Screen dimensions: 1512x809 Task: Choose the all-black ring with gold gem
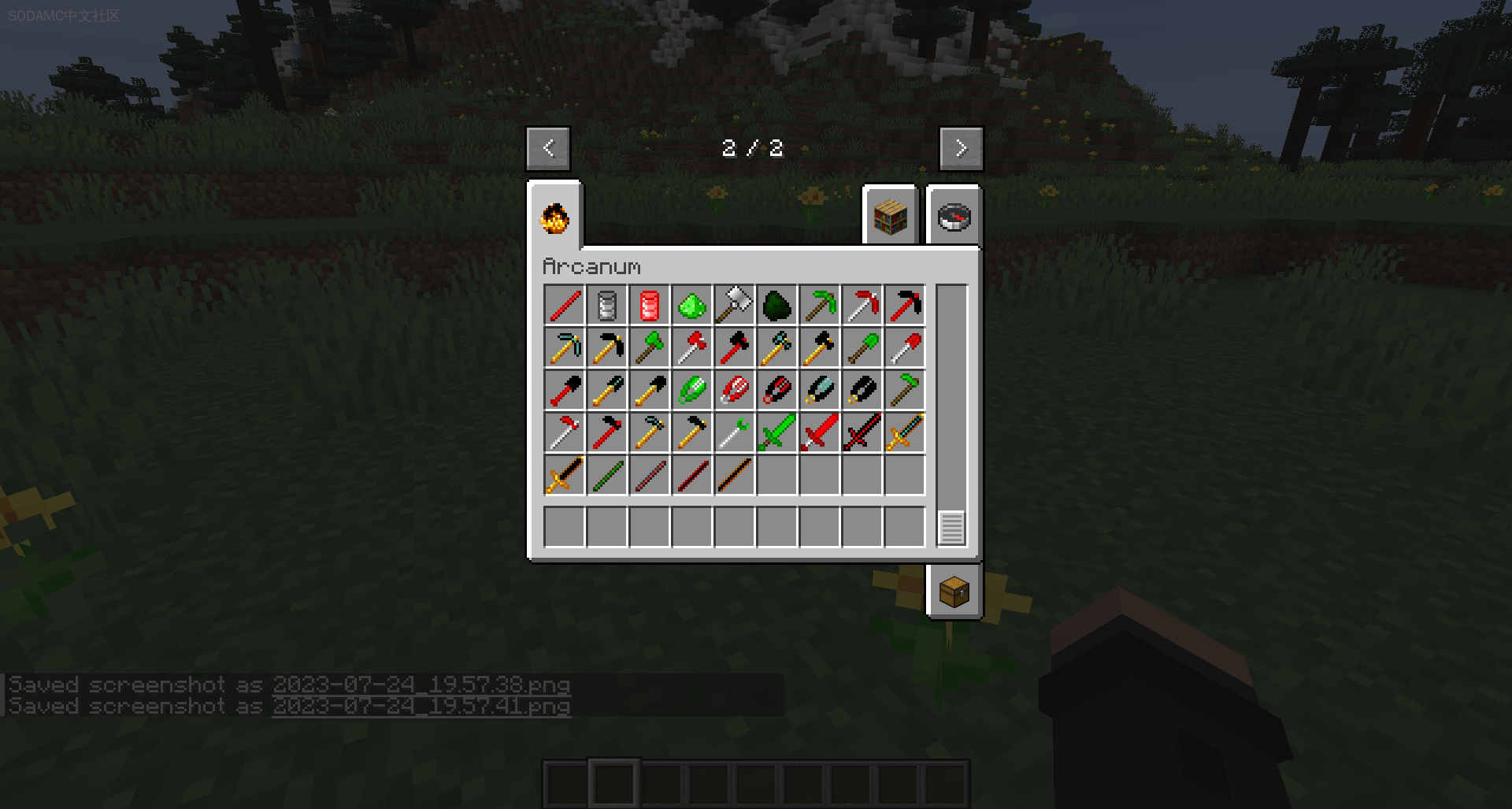[x=862, y=391]
